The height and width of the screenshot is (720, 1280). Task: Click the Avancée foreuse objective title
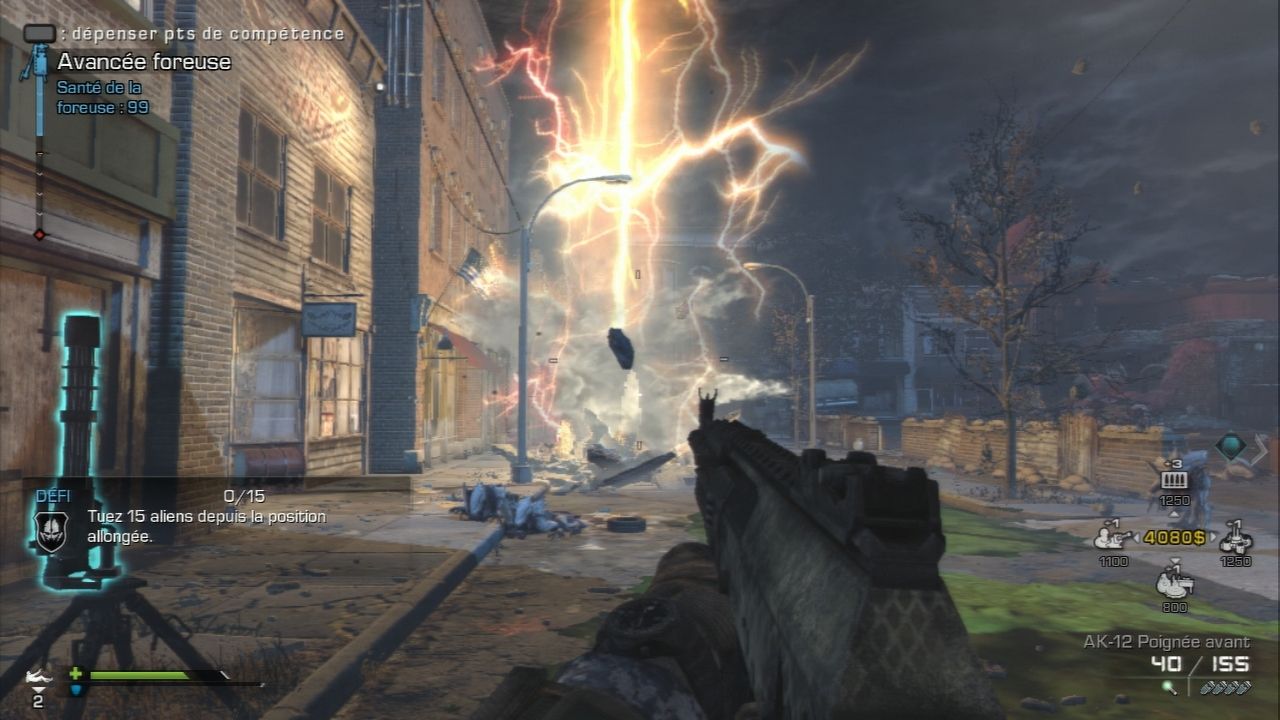click(142, 62)
